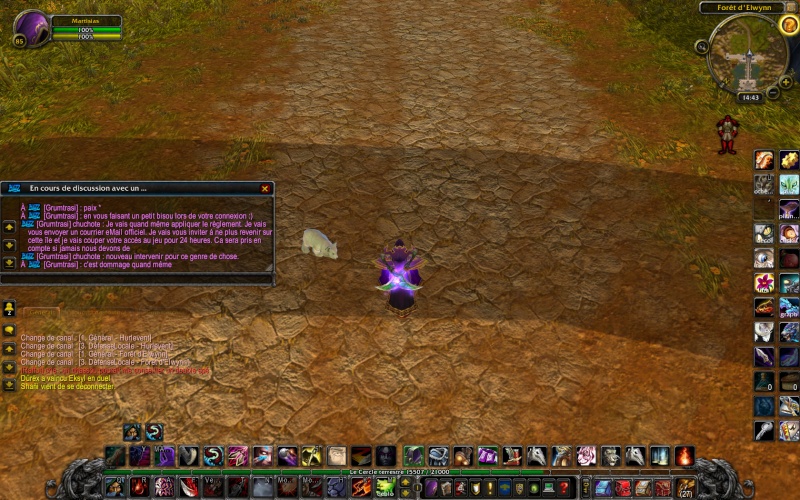Open the chat menu speech bubble button
The width and height of the screenshot is (800, 500).
click(x=9, y=330)
